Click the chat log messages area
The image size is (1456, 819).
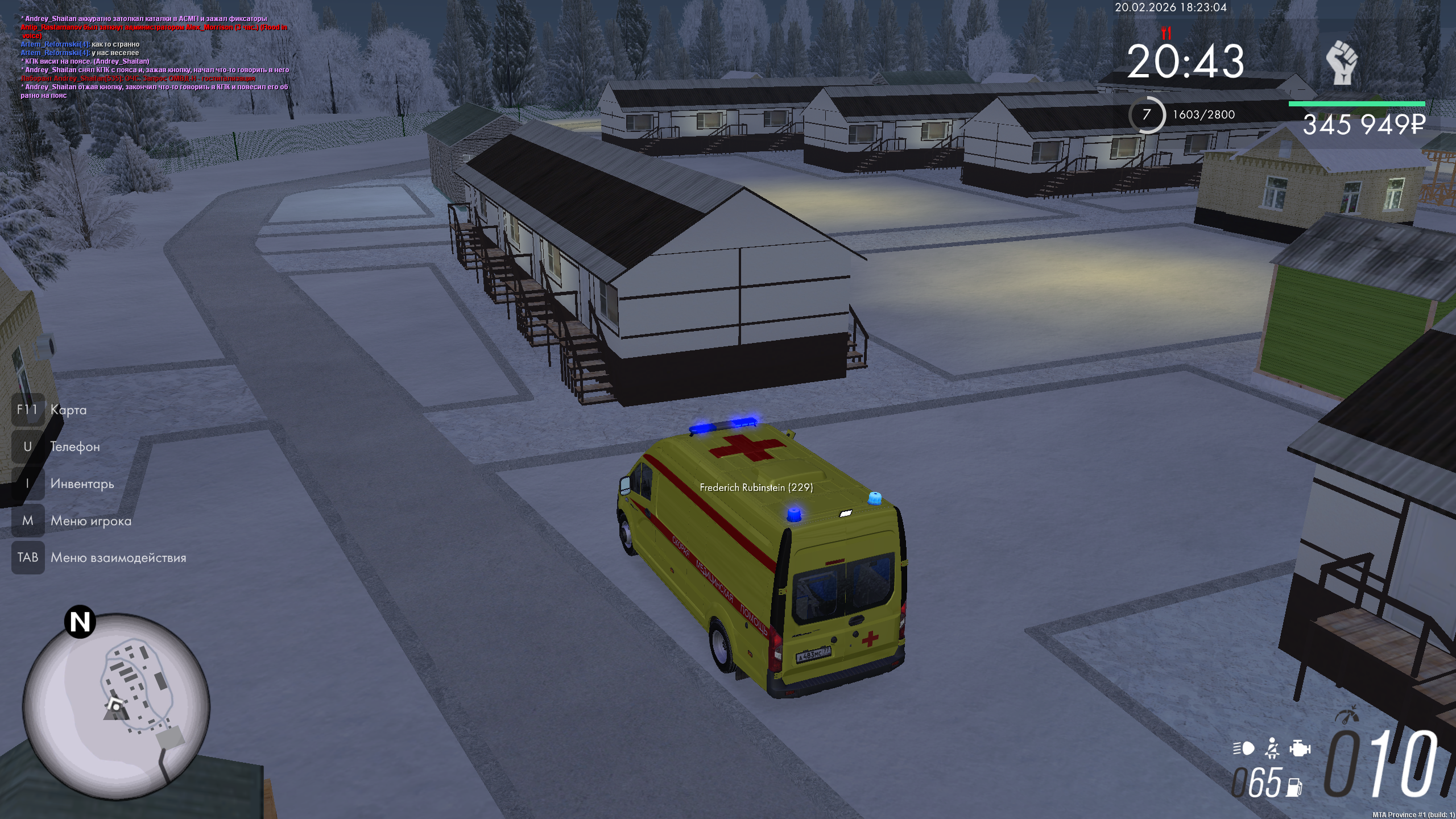[x=155, y=57]
